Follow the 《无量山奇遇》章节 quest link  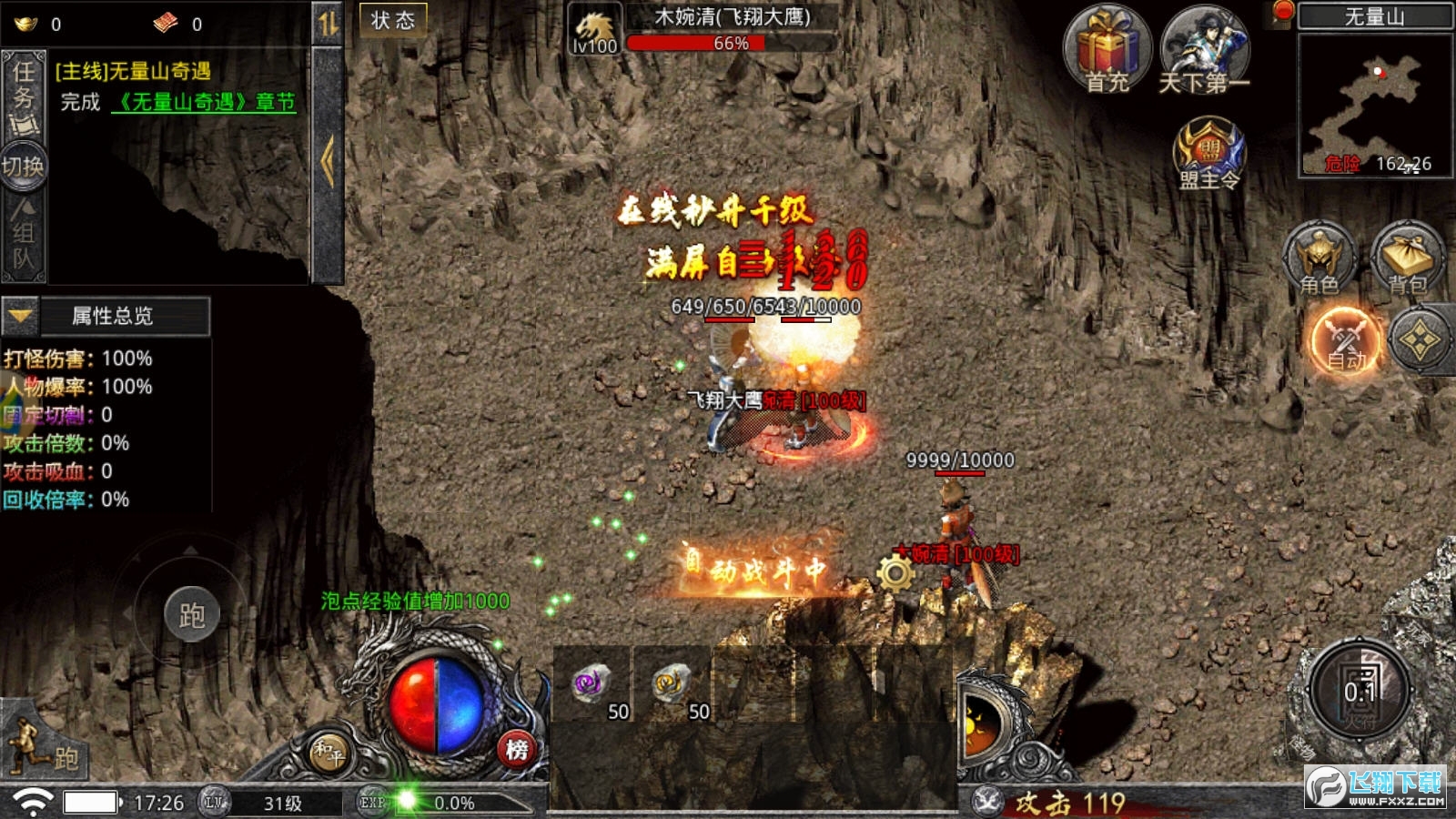[204, 102]
